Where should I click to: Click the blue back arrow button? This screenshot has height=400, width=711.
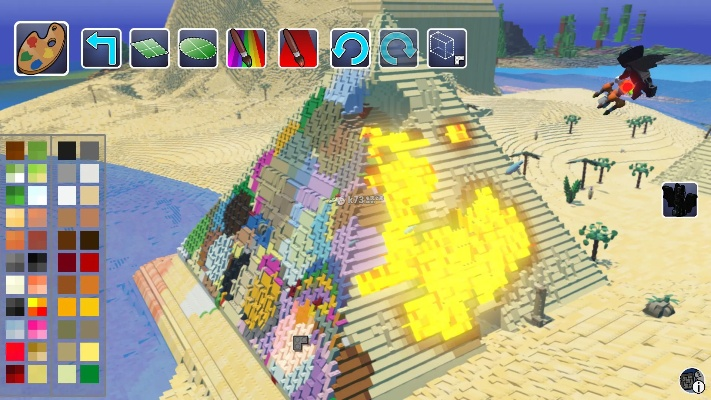[101, 48]
